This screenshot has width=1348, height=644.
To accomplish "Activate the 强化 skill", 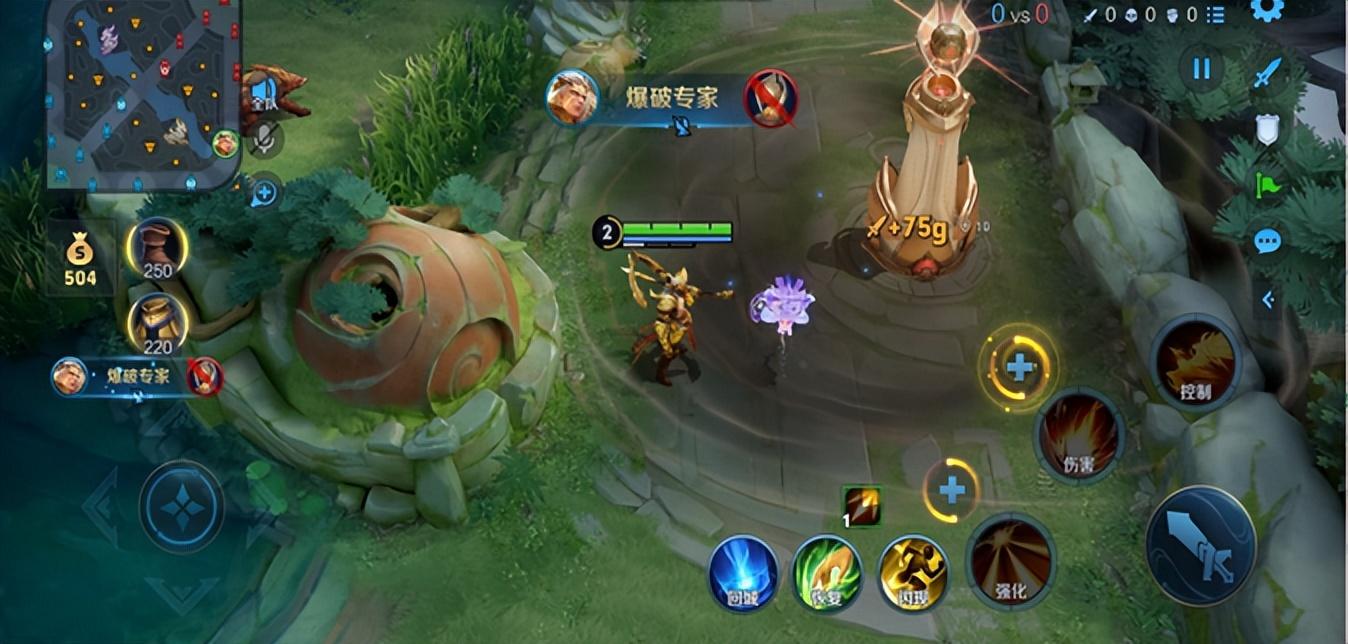I will (1010, 560).
